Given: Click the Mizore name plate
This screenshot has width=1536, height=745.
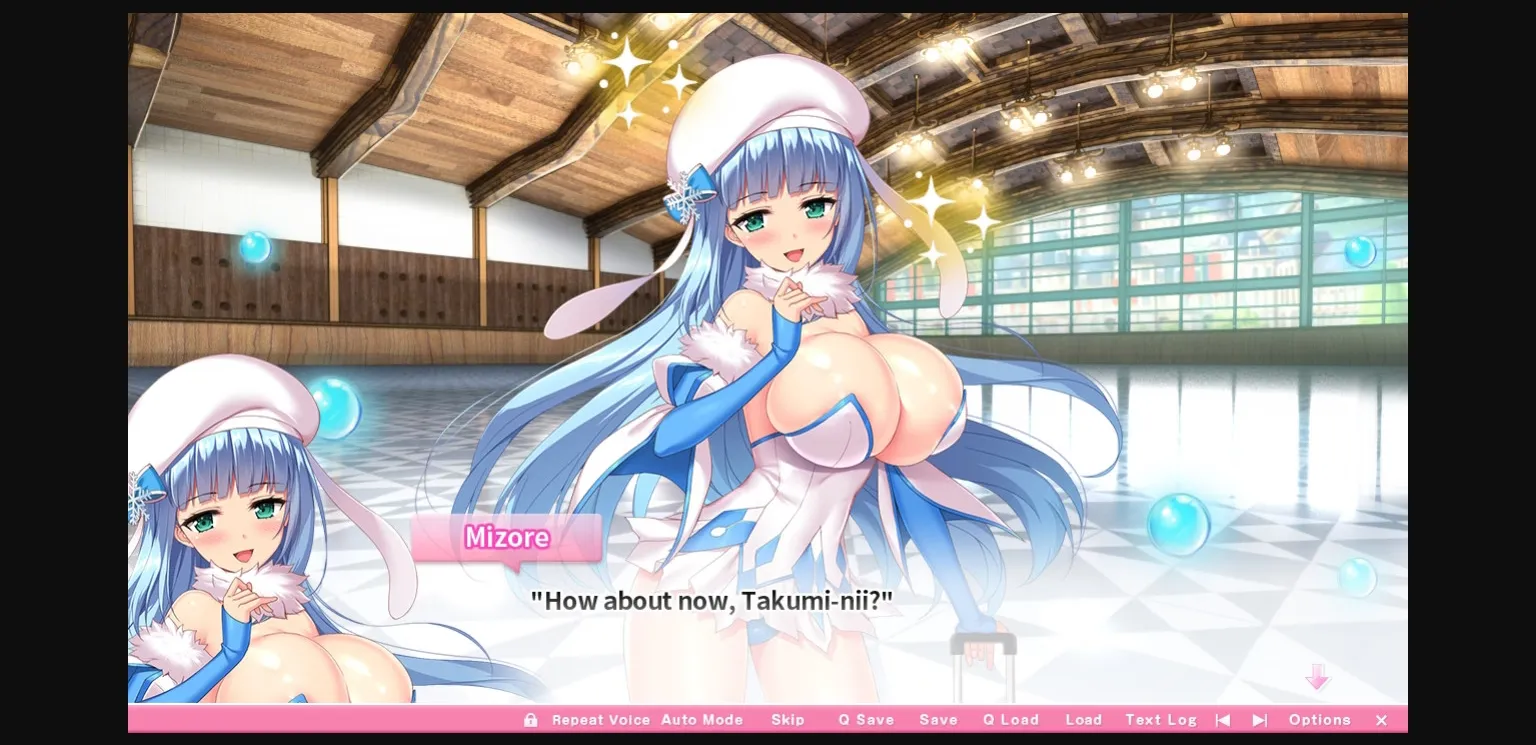Looking at the screenshot, I should tap(506, 538).
